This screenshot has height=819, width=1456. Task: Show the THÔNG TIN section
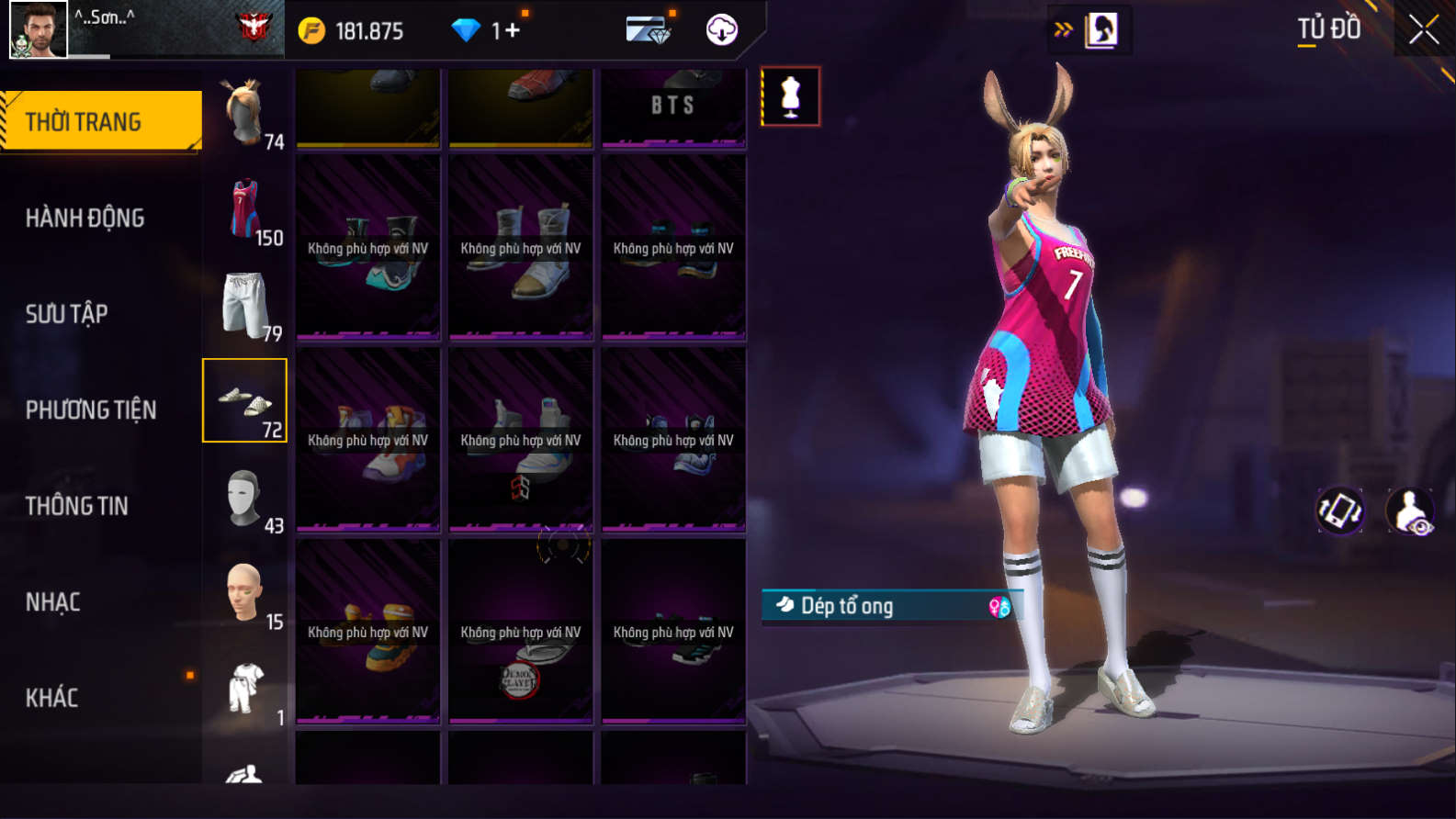tap(77, 506)
